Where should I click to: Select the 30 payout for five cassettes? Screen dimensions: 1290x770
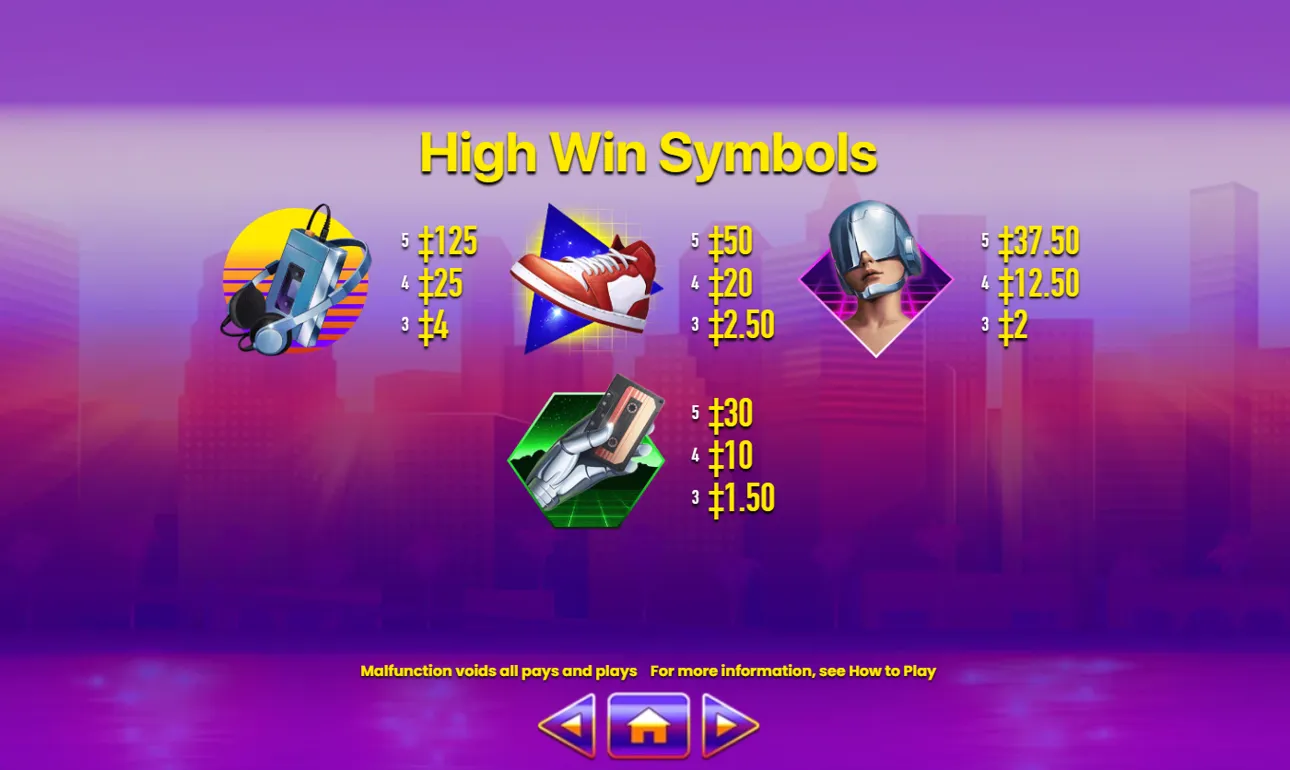tap(732, 413)
